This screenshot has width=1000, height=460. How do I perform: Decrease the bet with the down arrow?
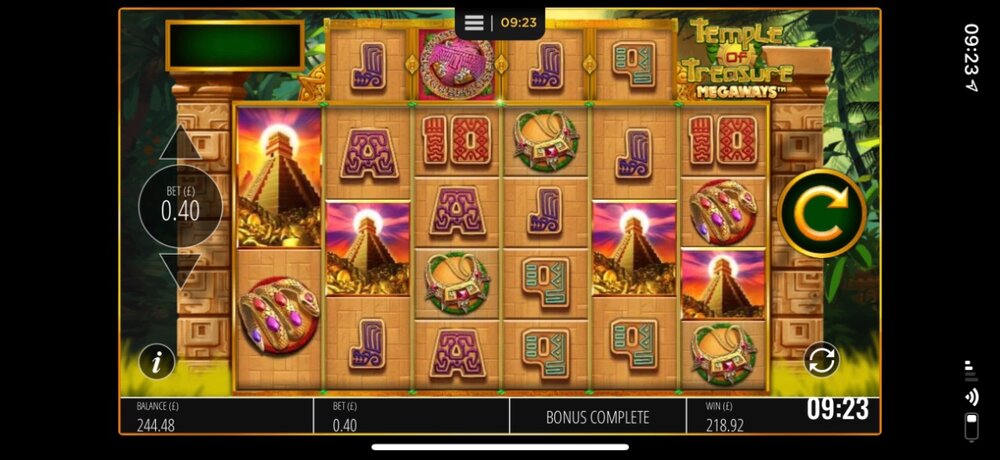(181, 270)
